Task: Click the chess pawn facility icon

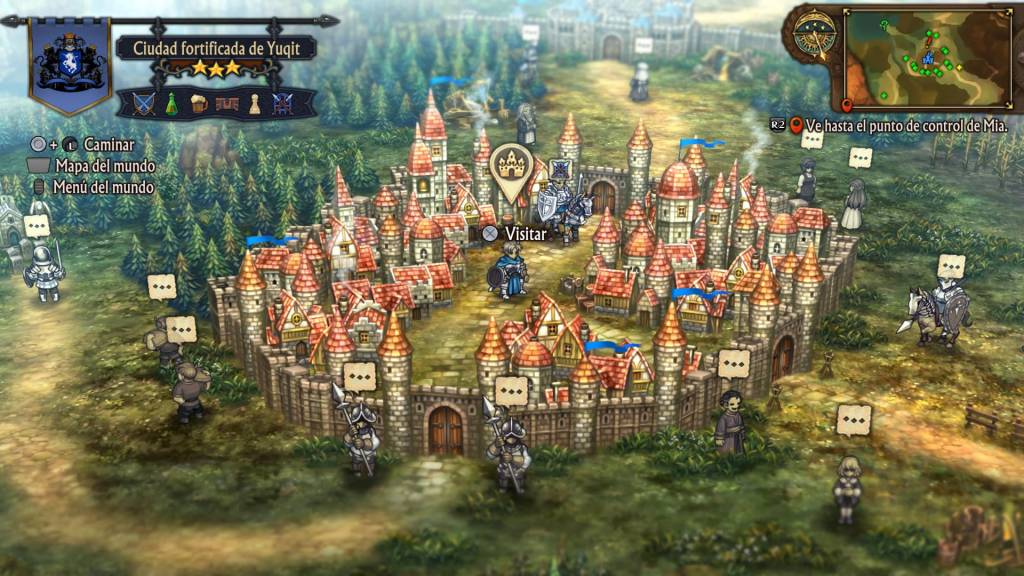Action: tap(254, 103)
